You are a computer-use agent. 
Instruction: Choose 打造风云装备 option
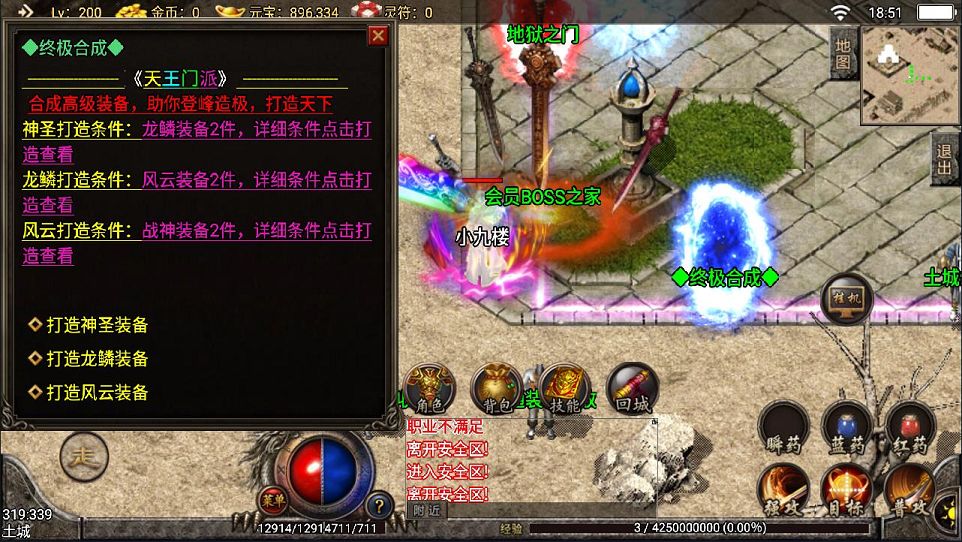[x=96, y=393]
